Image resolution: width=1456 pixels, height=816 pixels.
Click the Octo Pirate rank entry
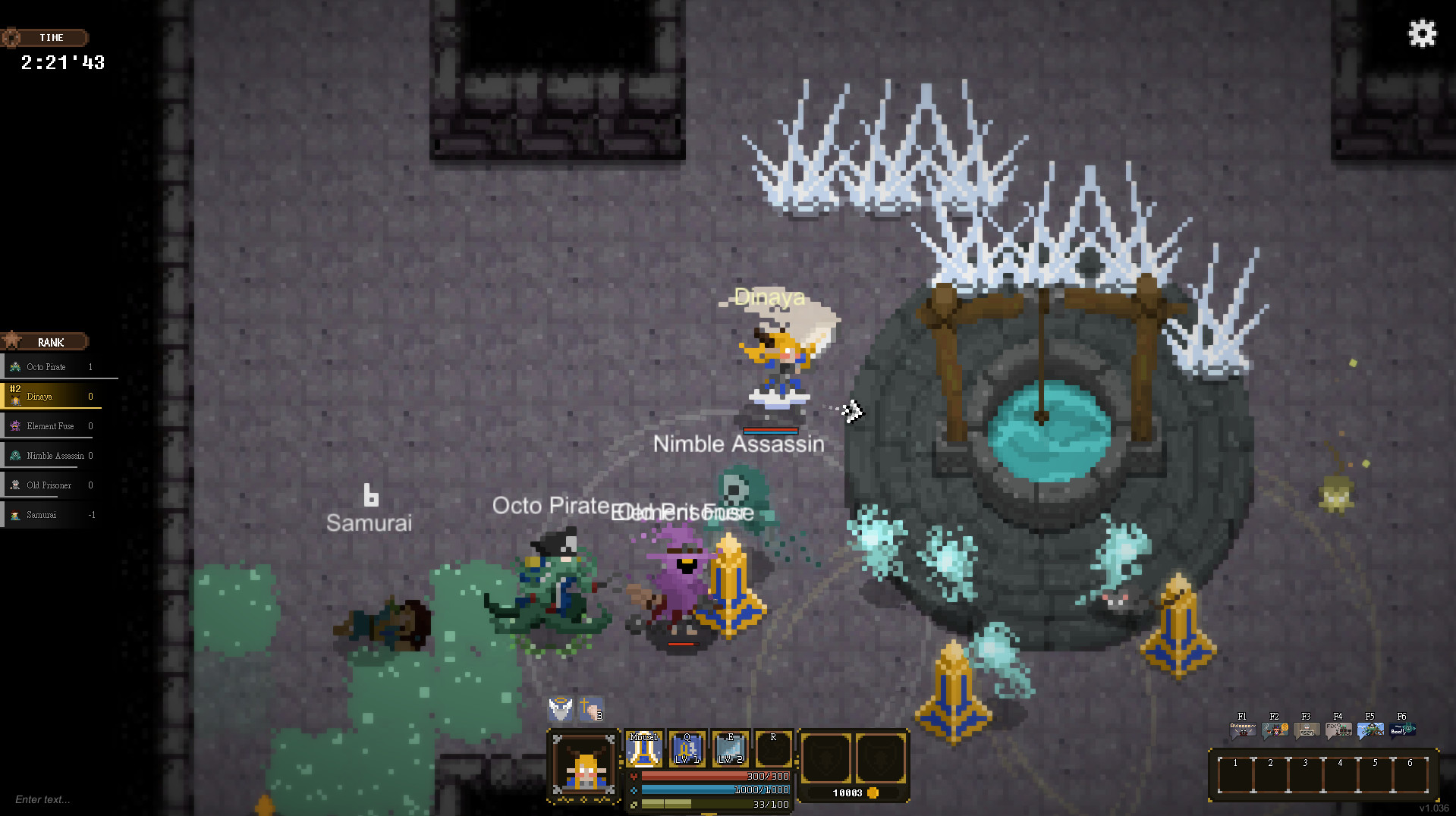(x=46, y=366)
